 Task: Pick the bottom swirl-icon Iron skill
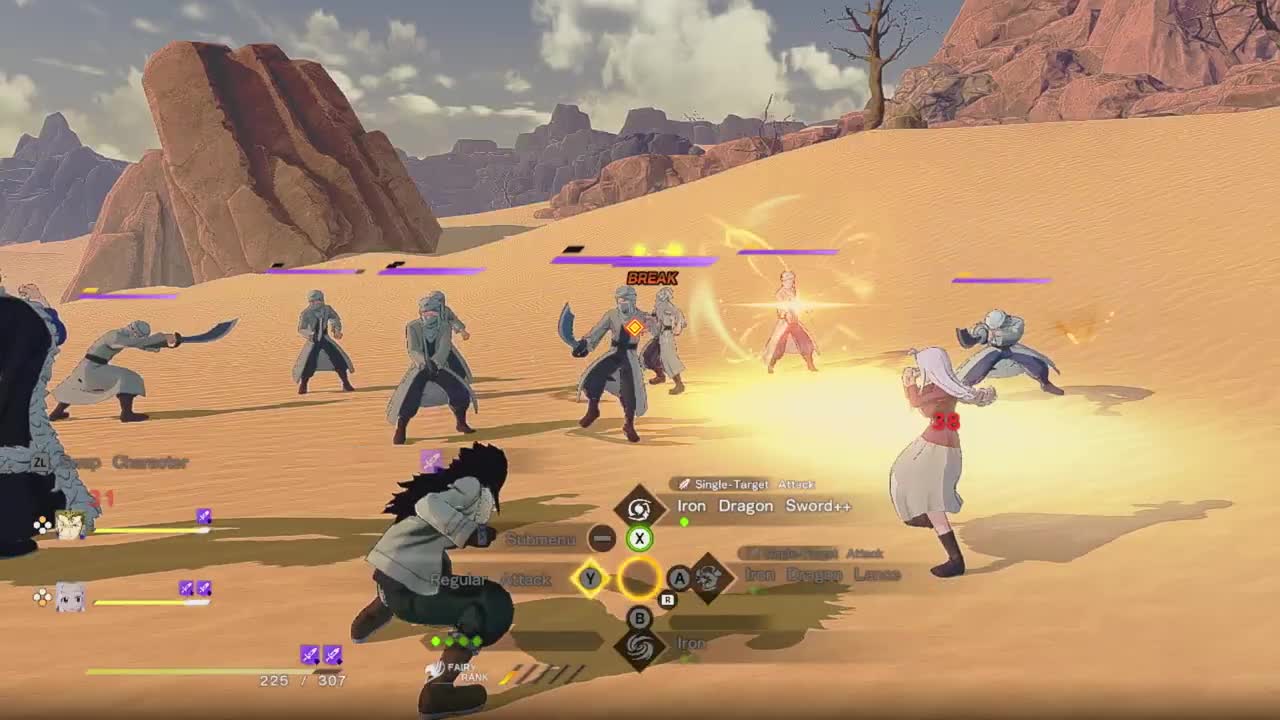point(641,647)
